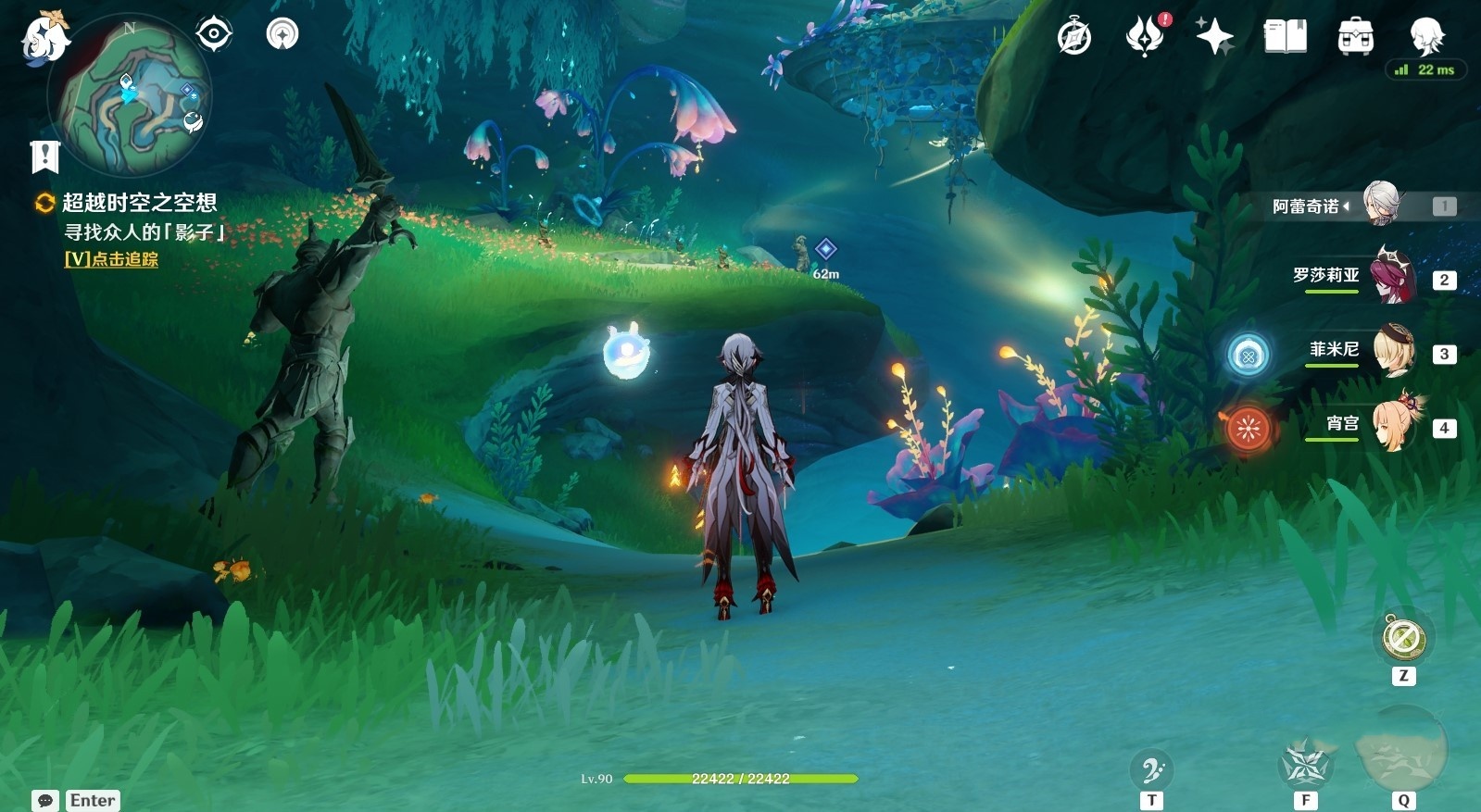Screen dimensions: 1481x812
Task: Activate the snowflake-shaped icon above F
Action: 1305,766
